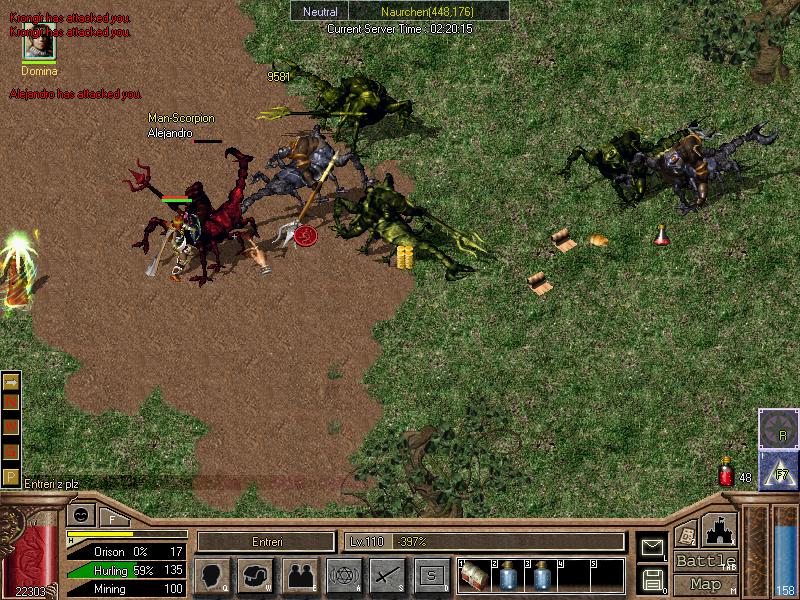Select the F tab next to smiley

(x=113, y=518)
